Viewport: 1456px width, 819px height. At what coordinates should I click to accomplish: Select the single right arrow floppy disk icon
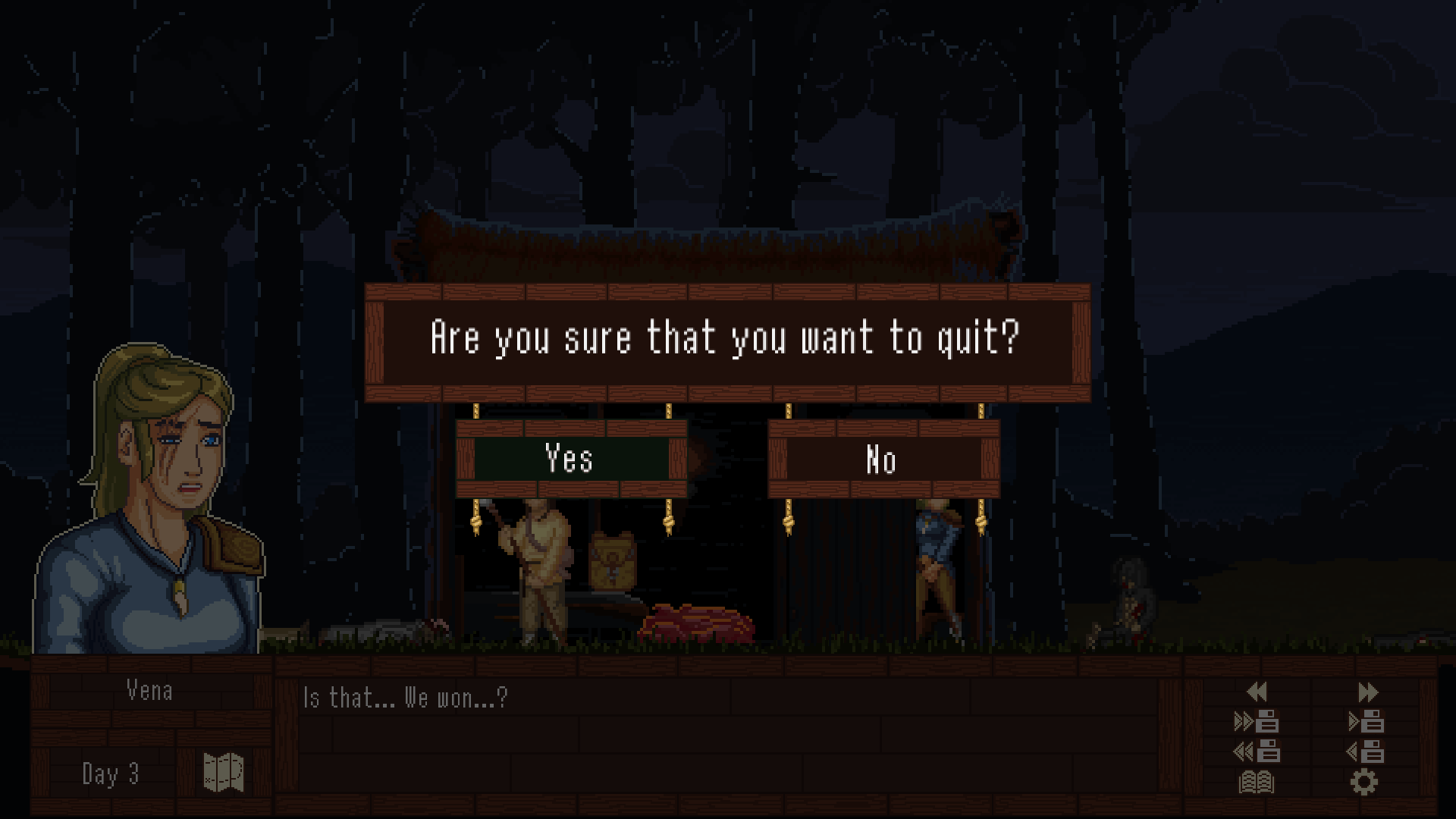pyautogui.click(x=1366, y=721)
